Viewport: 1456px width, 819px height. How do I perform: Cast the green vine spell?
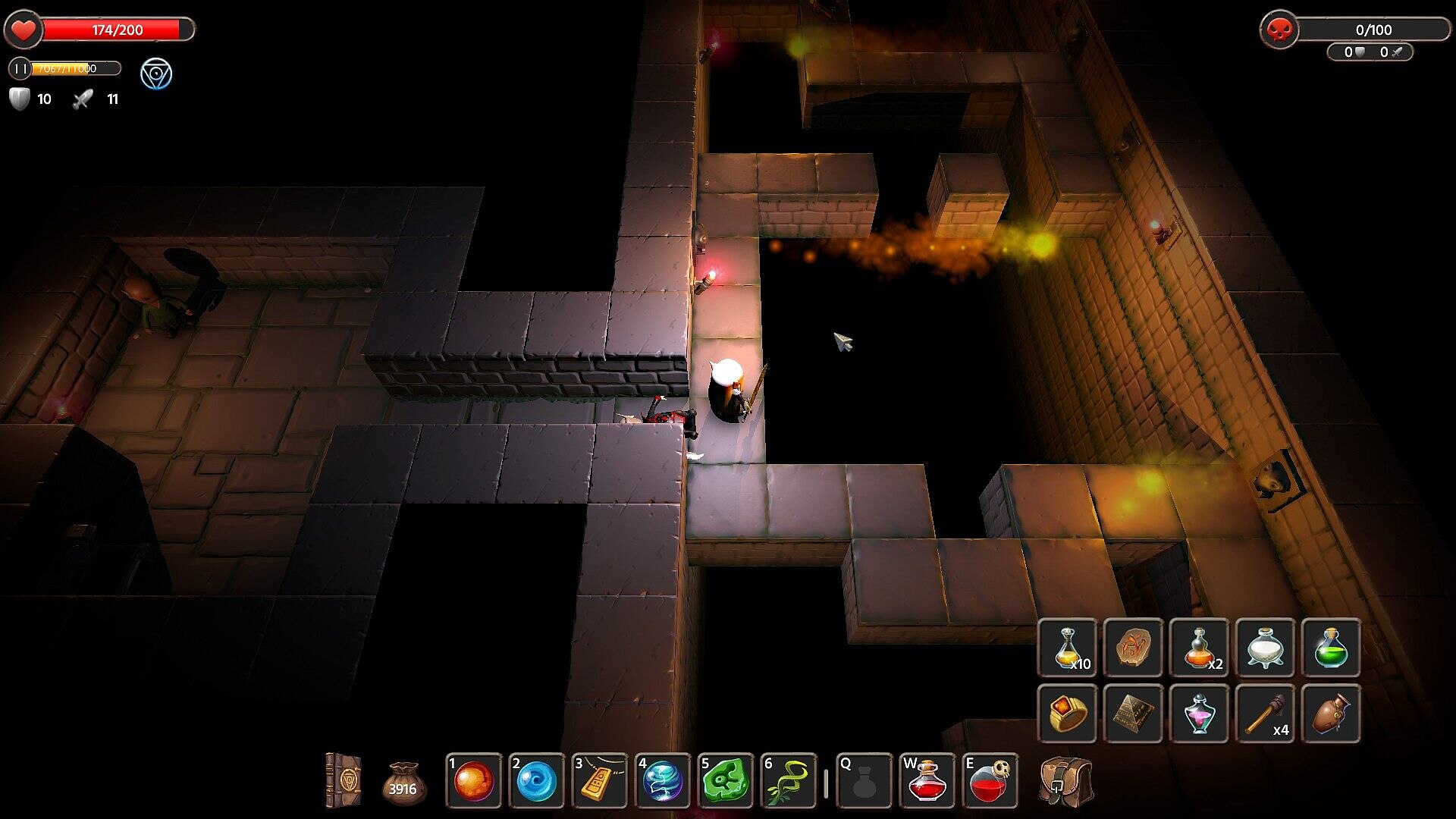click(x=788, y=781)
